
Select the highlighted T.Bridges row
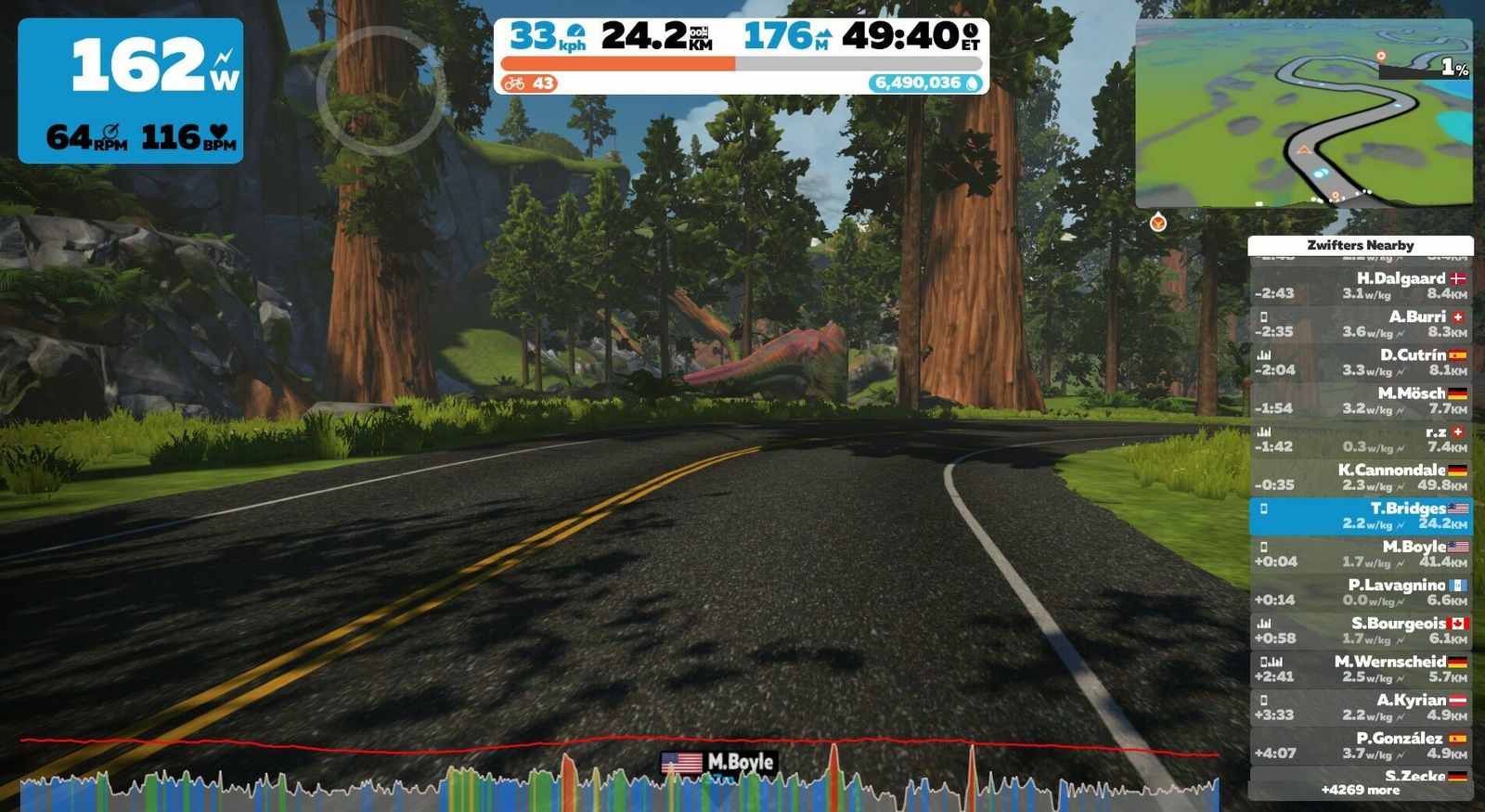point(1360,516)
